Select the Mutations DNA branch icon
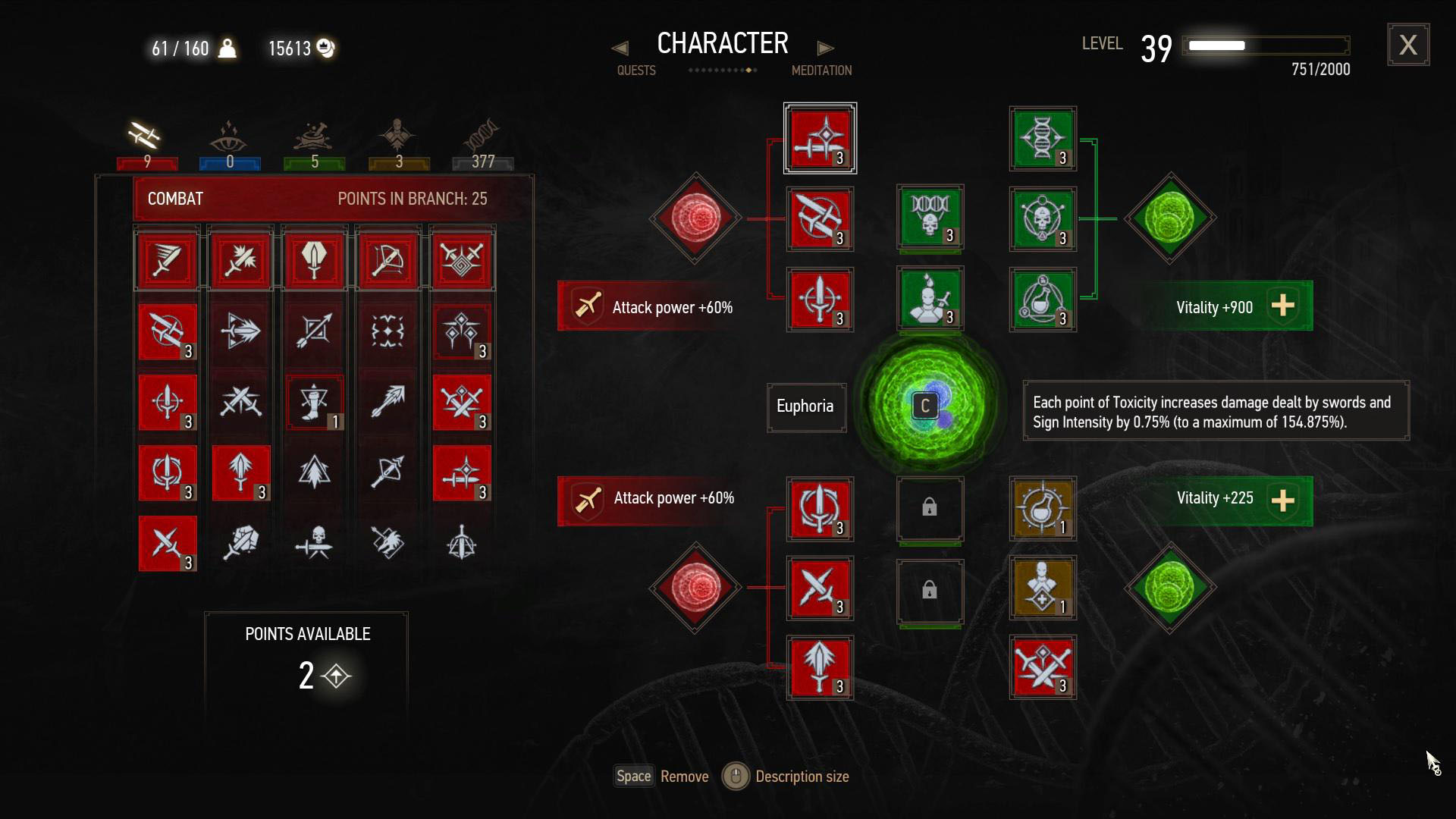This screenshot has height=819, width=1456. tap(482, 136)
